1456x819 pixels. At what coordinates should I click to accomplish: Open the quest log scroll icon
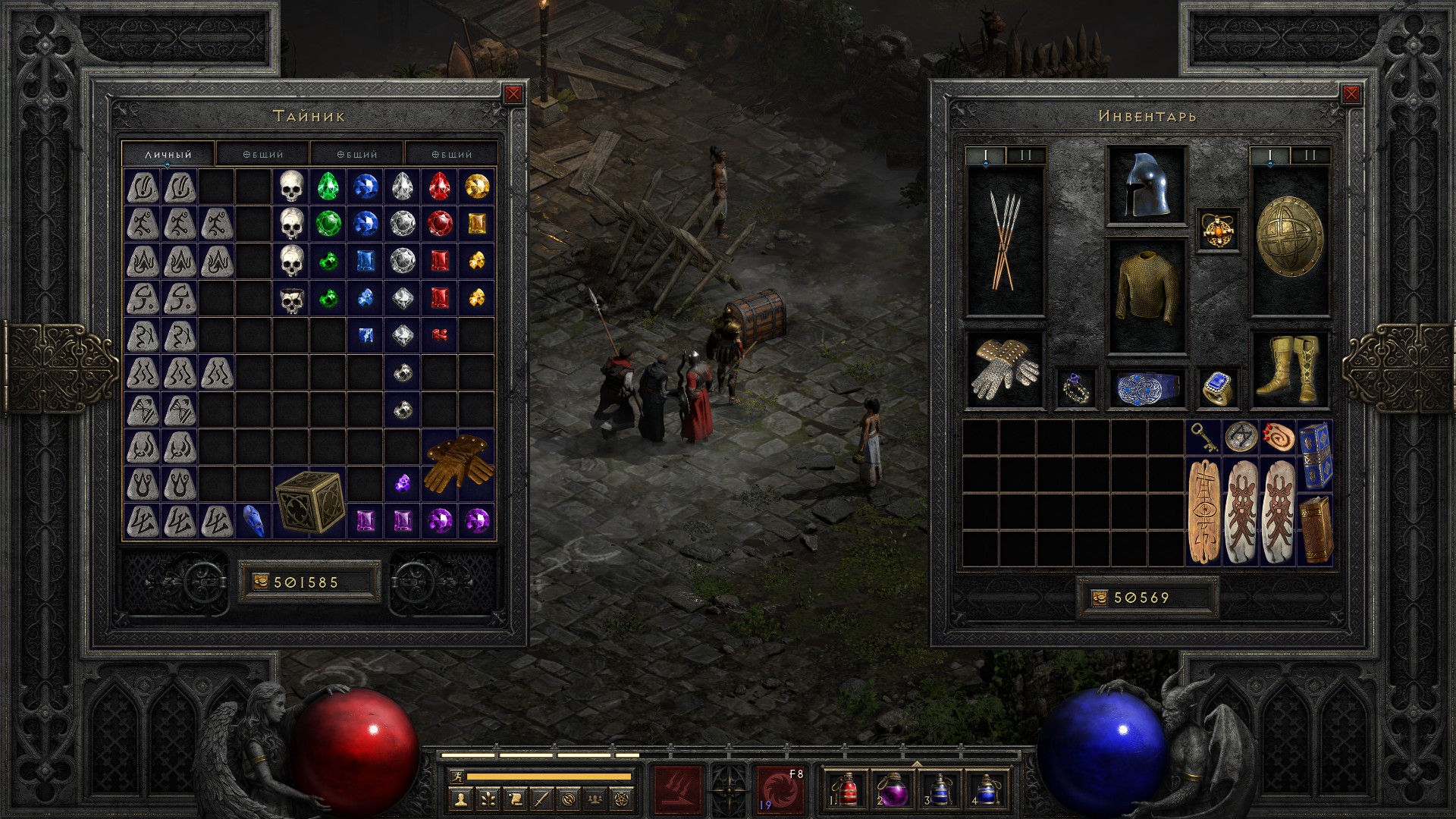pos(515,799)
